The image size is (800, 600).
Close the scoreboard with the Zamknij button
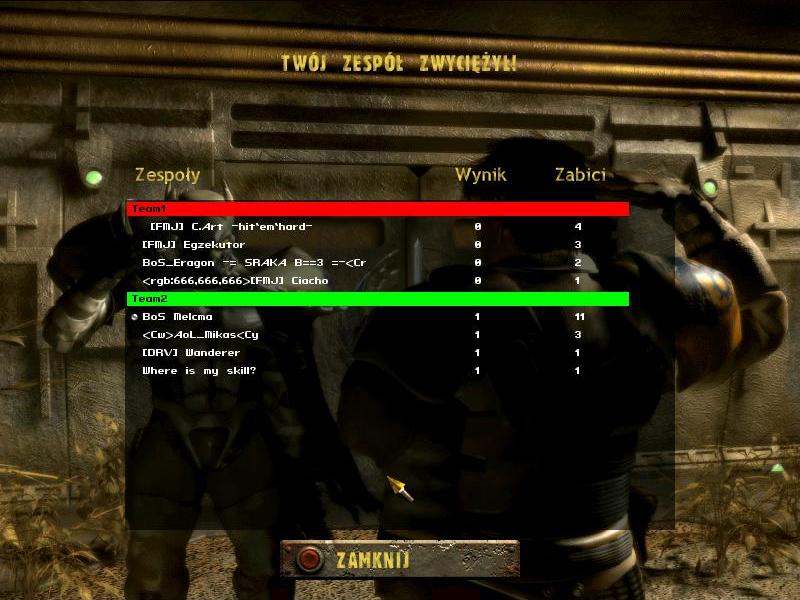pos(399,559)
